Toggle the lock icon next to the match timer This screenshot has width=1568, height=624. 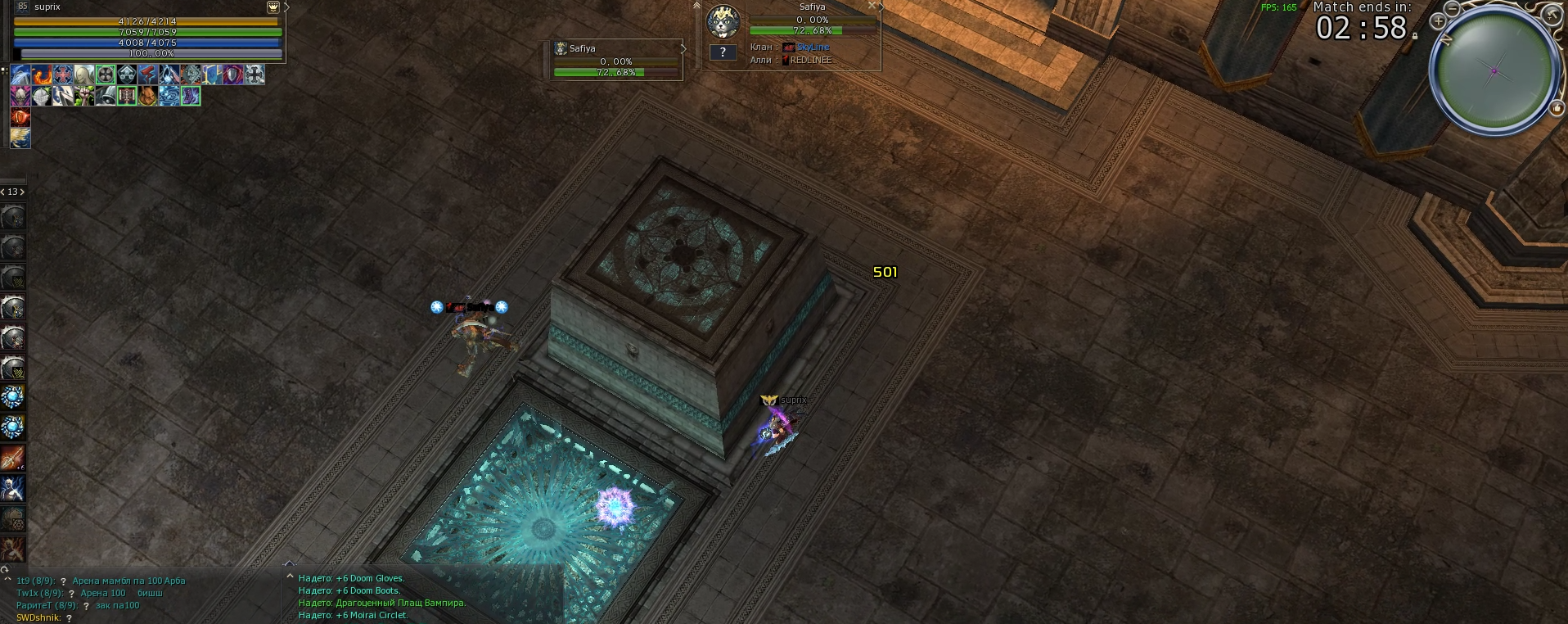1415,37
